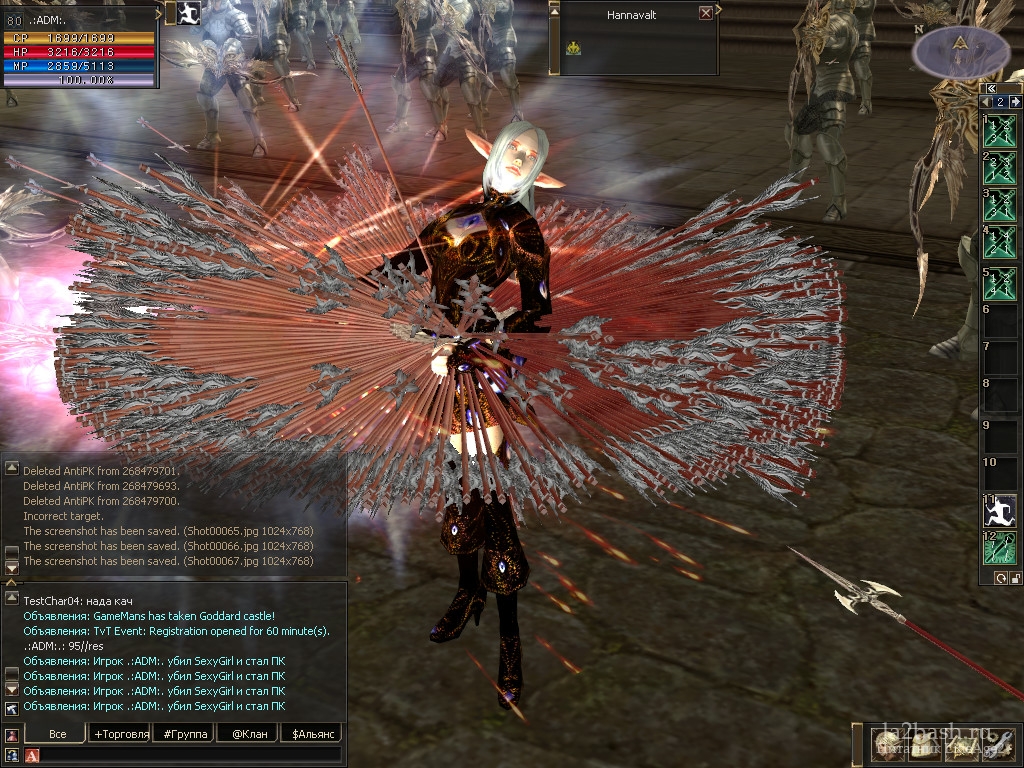Use the sword skill in shortcut slot 1
The width and height of the screenshot is (1024, 768).
(x=1000, y=131)
